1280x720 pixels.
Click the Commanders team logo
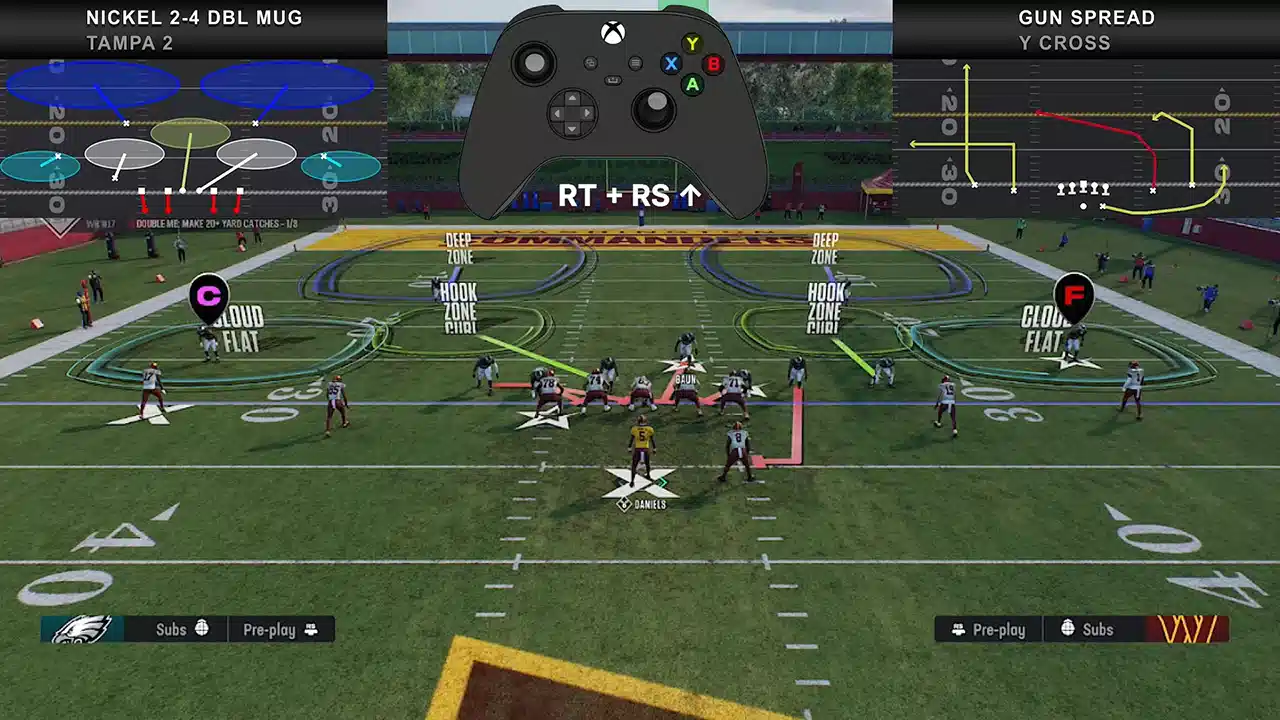pyautogui.click(x=1187, y=629)
